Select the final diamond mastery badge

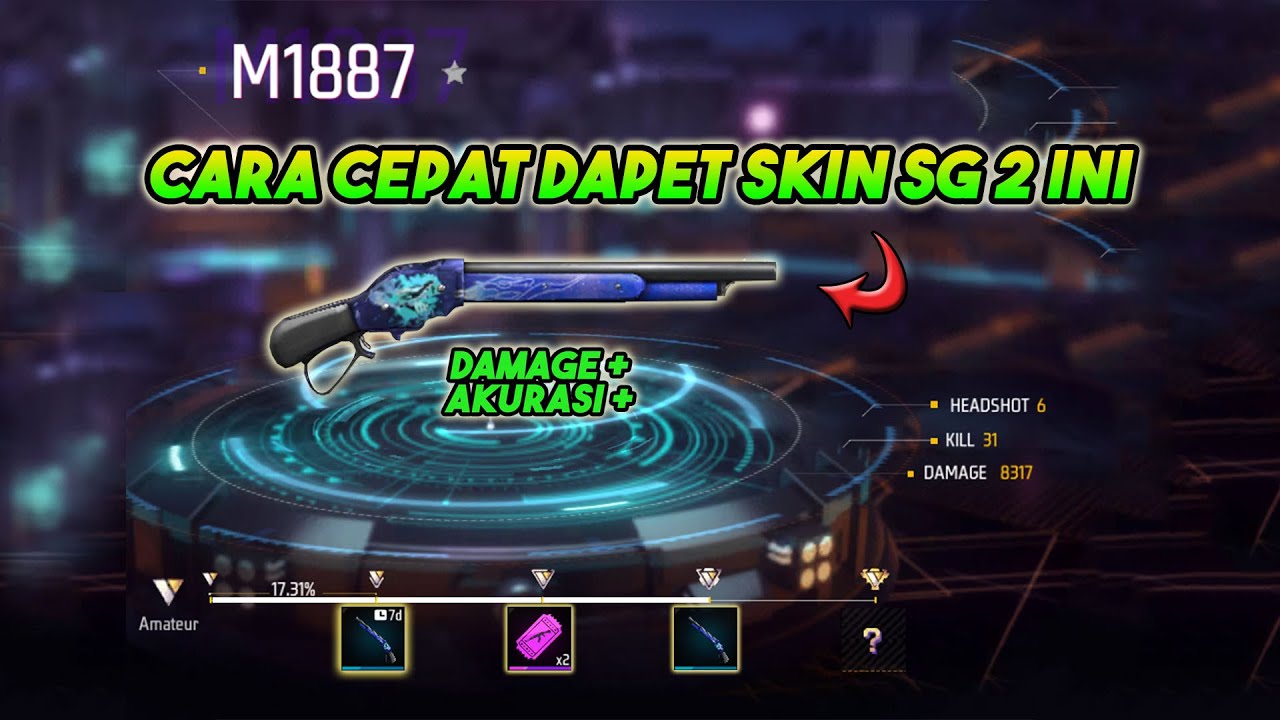(x=875, y=576)
